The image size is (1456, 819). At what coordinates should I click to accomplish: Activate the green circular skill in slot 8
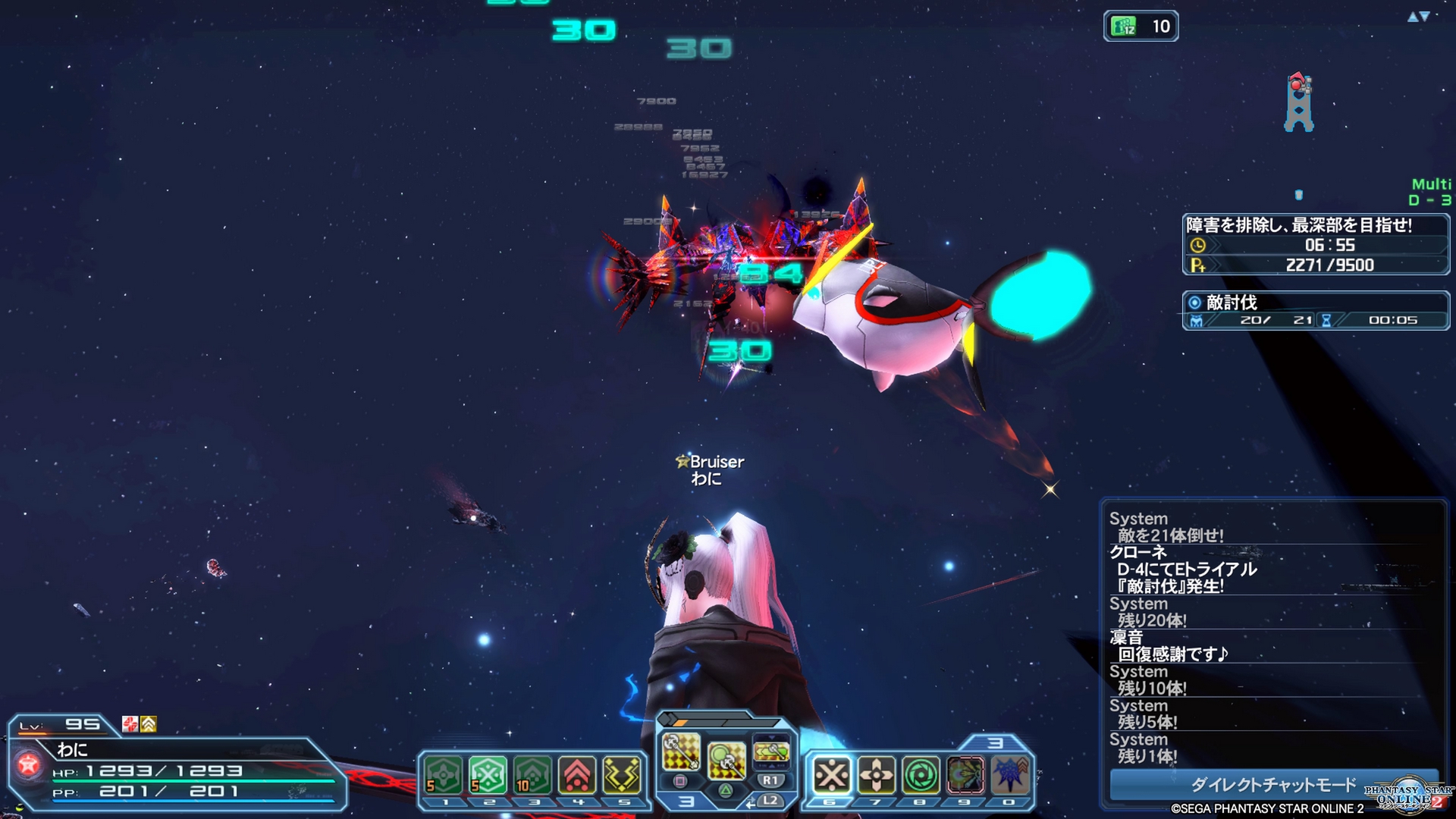921,775
